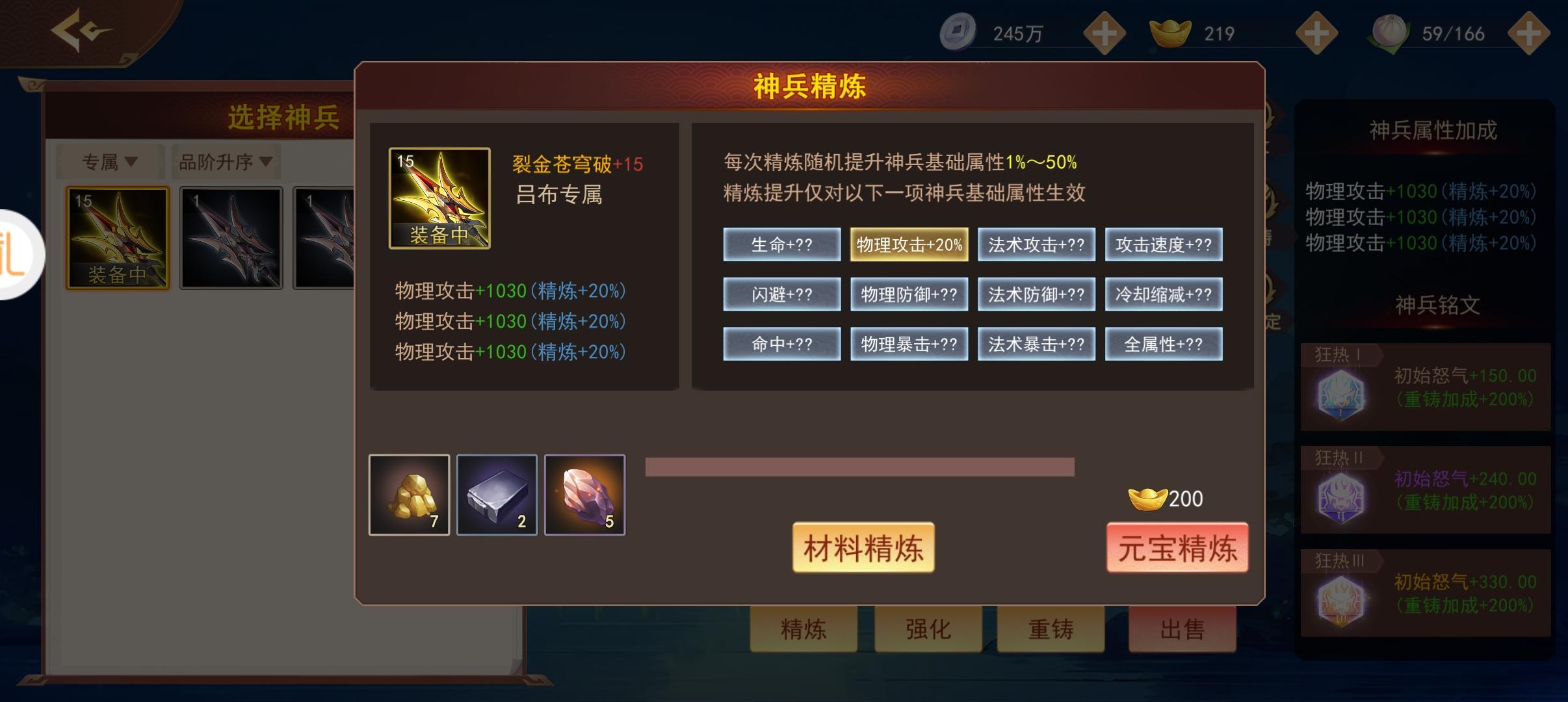
Task: Select the silver ingot material with quantity 2
Action: pos(497,494)
